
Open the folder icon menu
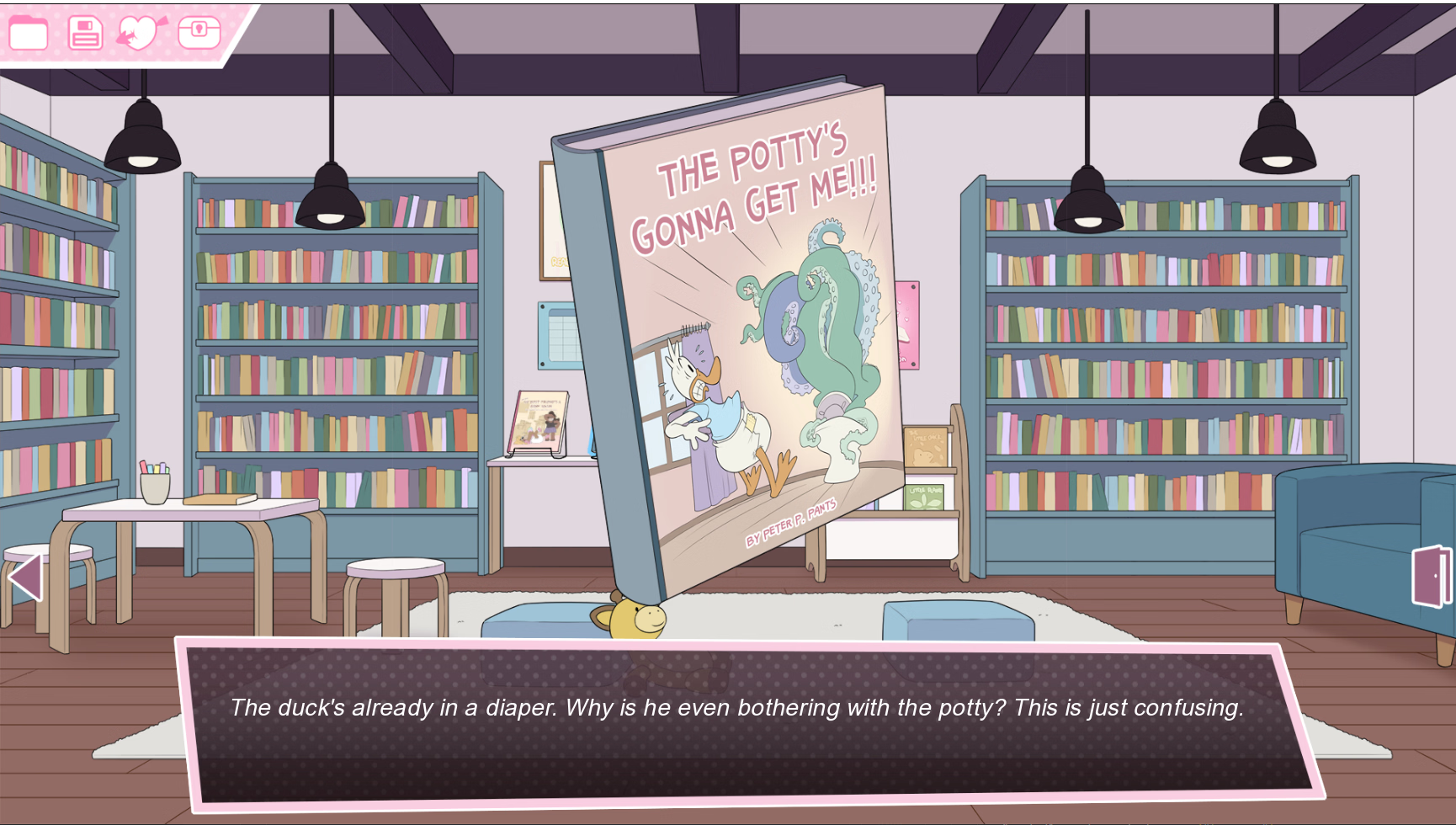coord(28,34)
